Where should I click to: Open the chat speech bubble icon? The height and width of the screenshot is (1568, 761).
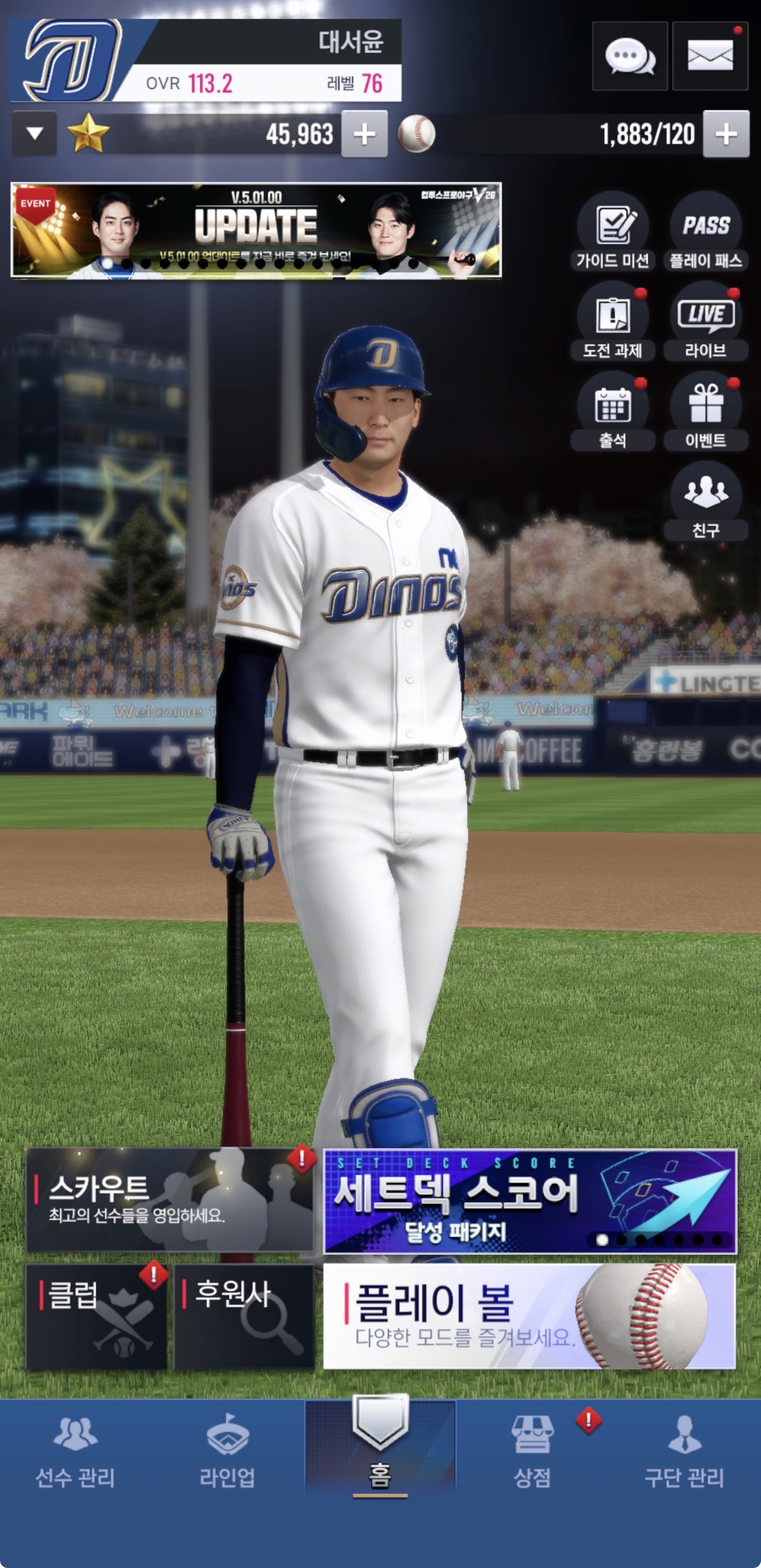pyautogui.click(x=629, y=56)
